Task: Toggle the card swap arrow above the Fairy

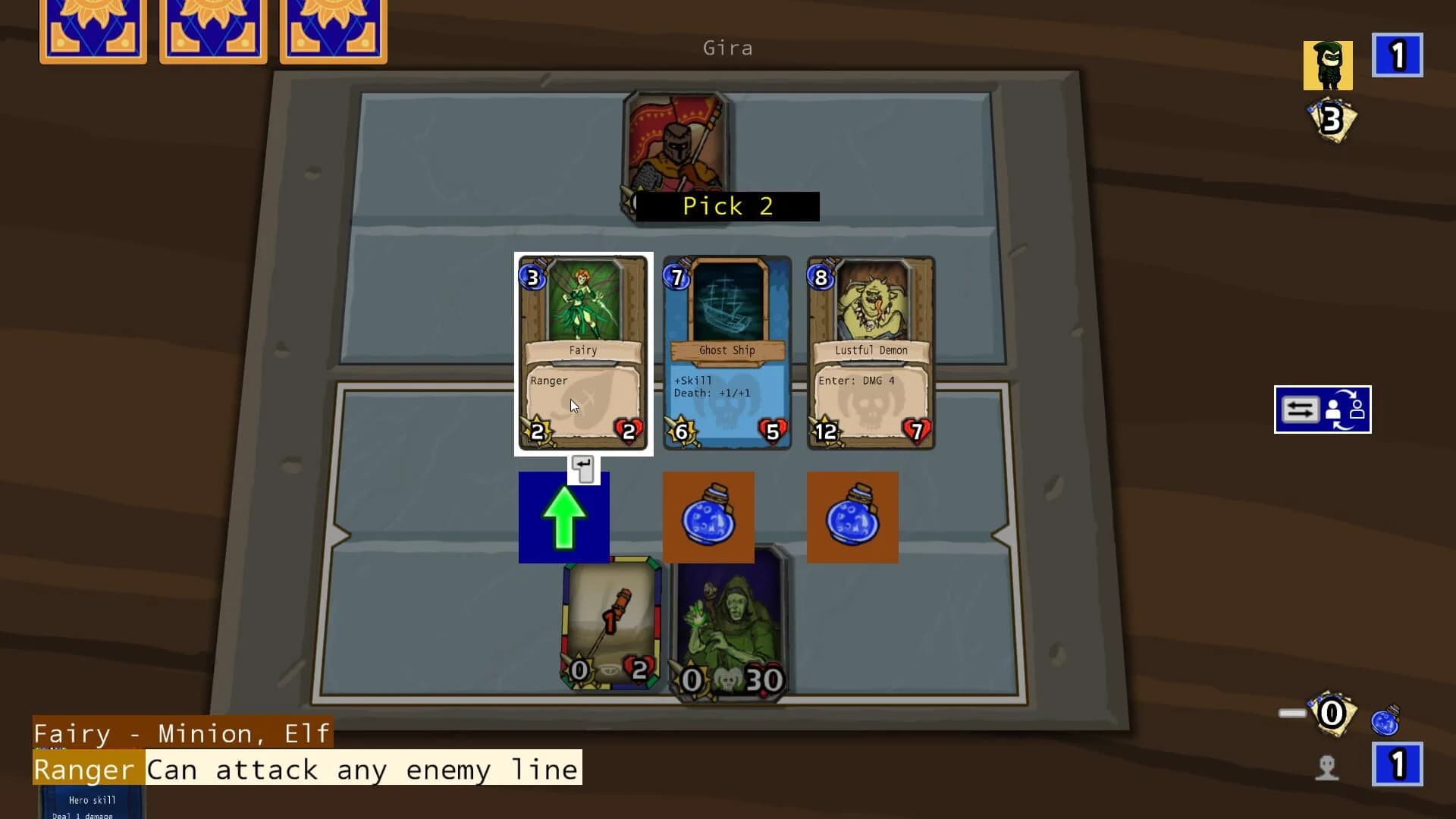Action: coord(583,469)
